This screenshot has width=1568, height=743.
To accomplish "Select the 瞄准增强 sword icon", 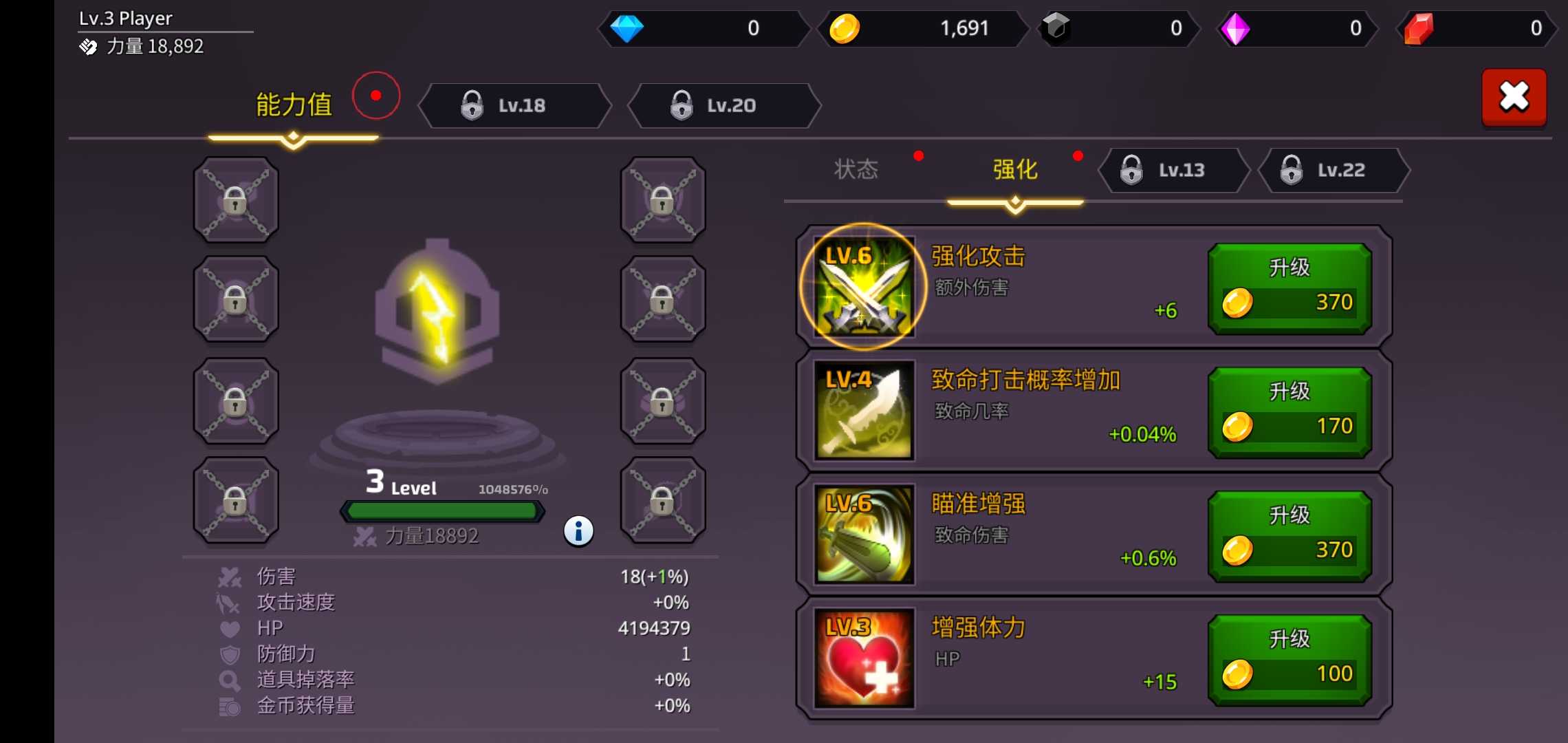I will pyautogui.click(x=862, y=535).
